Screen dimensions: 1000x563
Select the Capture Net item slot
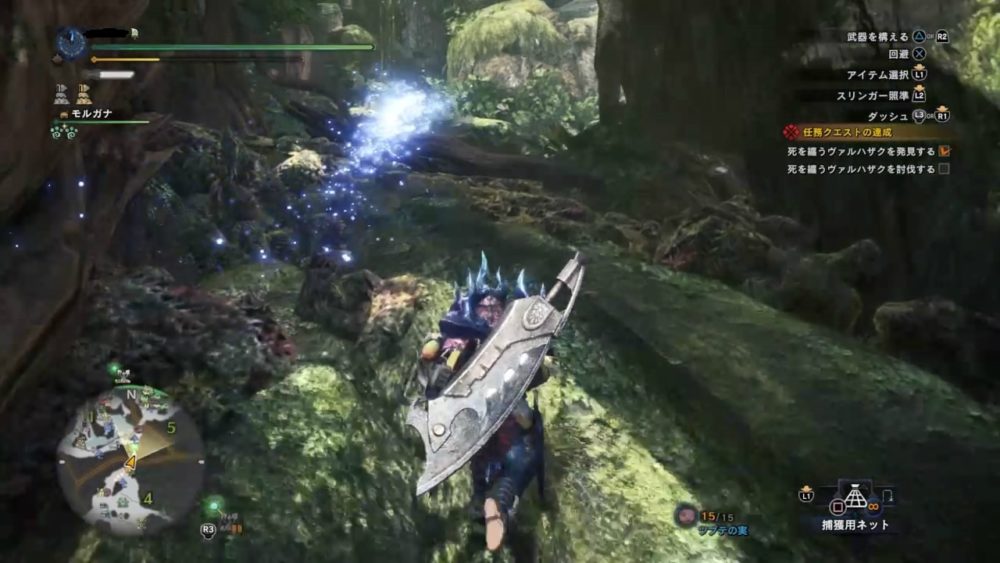(x=853, y=500)
